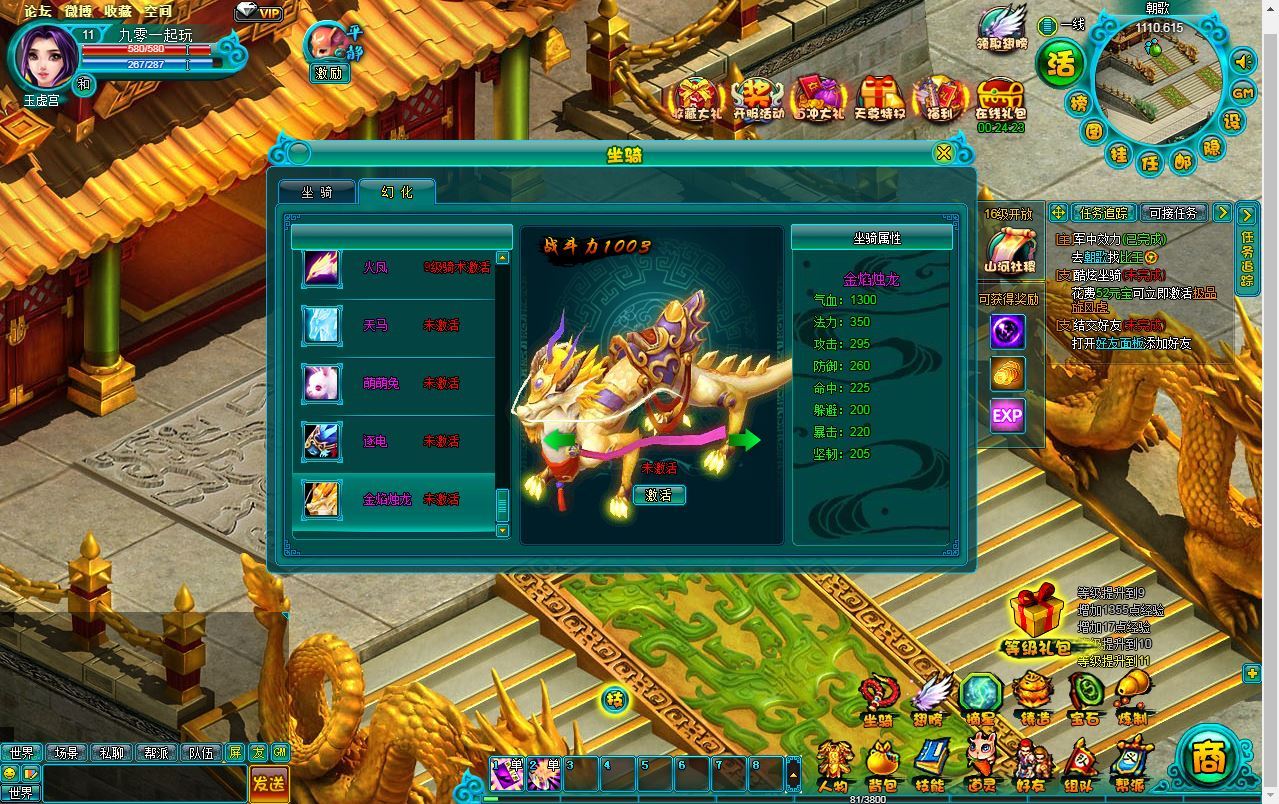Open the 技能 skills book

point(931,768)
